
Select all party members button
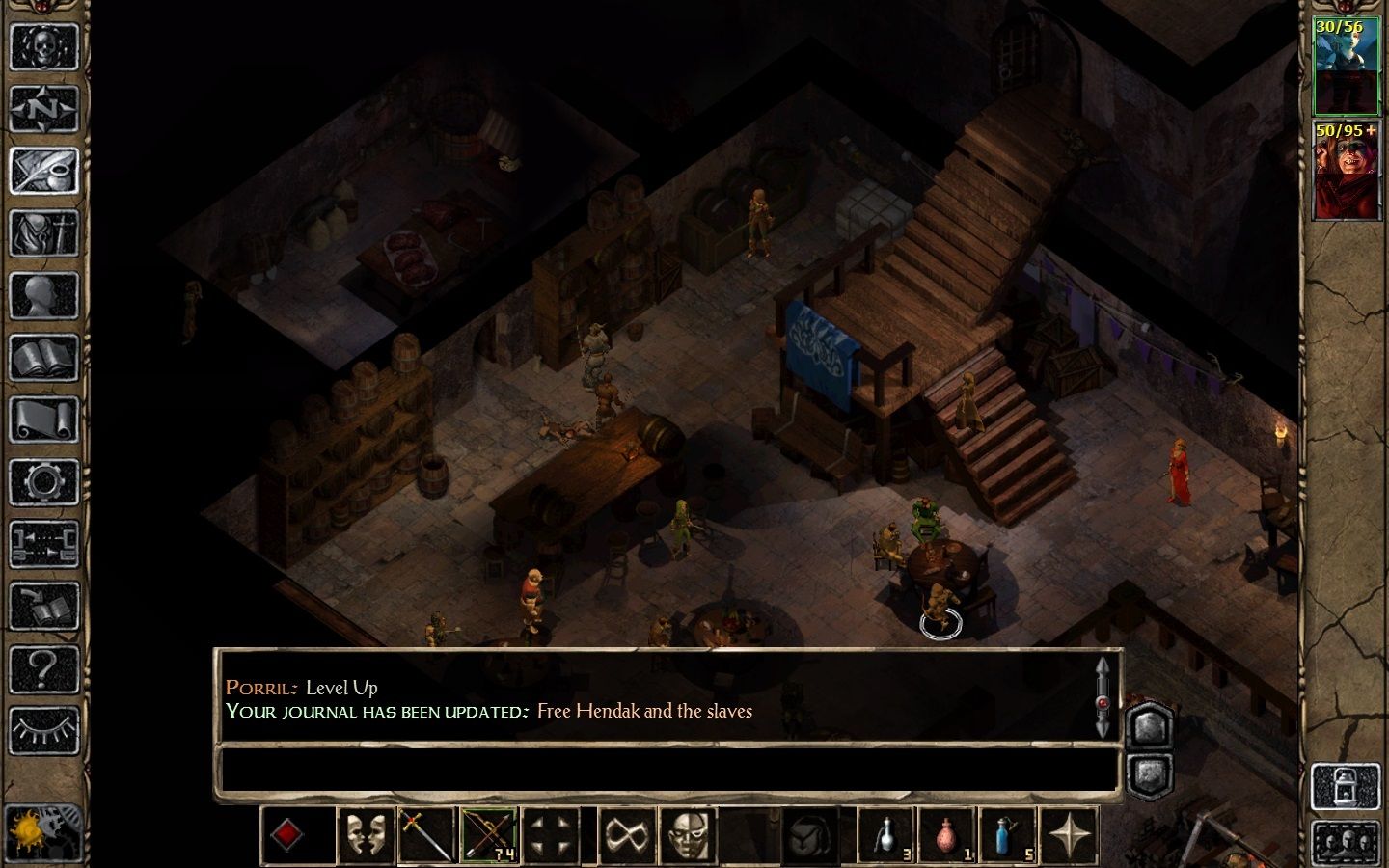click(1346, 840)
